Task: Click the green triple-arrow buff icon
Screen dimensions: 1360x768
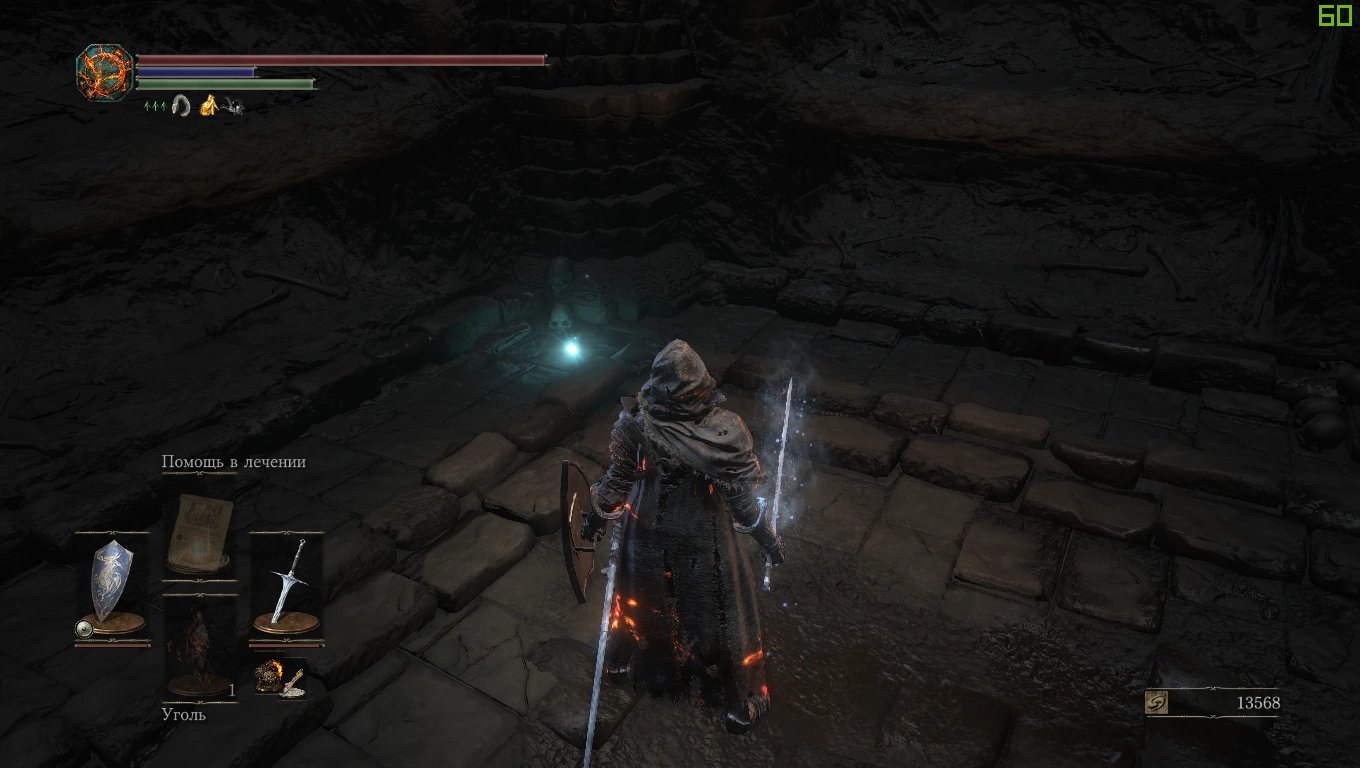Action: pos(155,104)
